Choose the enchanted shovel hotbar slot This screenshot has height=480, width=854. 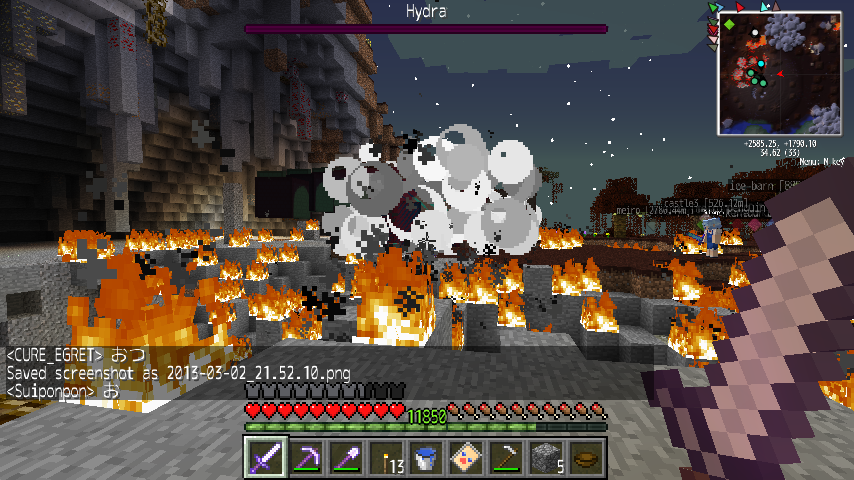pyautogui.click(x=346, y=457)
